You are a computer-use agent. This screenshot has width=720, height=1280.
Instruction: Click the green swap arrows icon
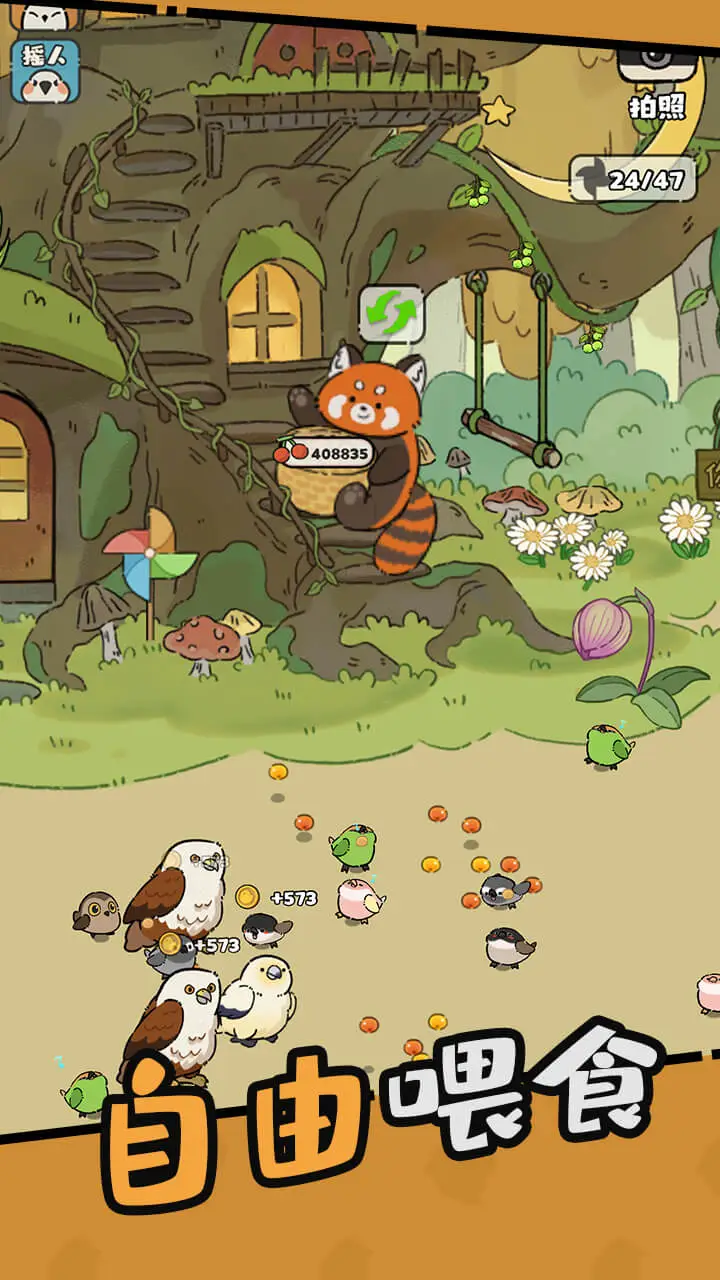[x=392, y=314]
